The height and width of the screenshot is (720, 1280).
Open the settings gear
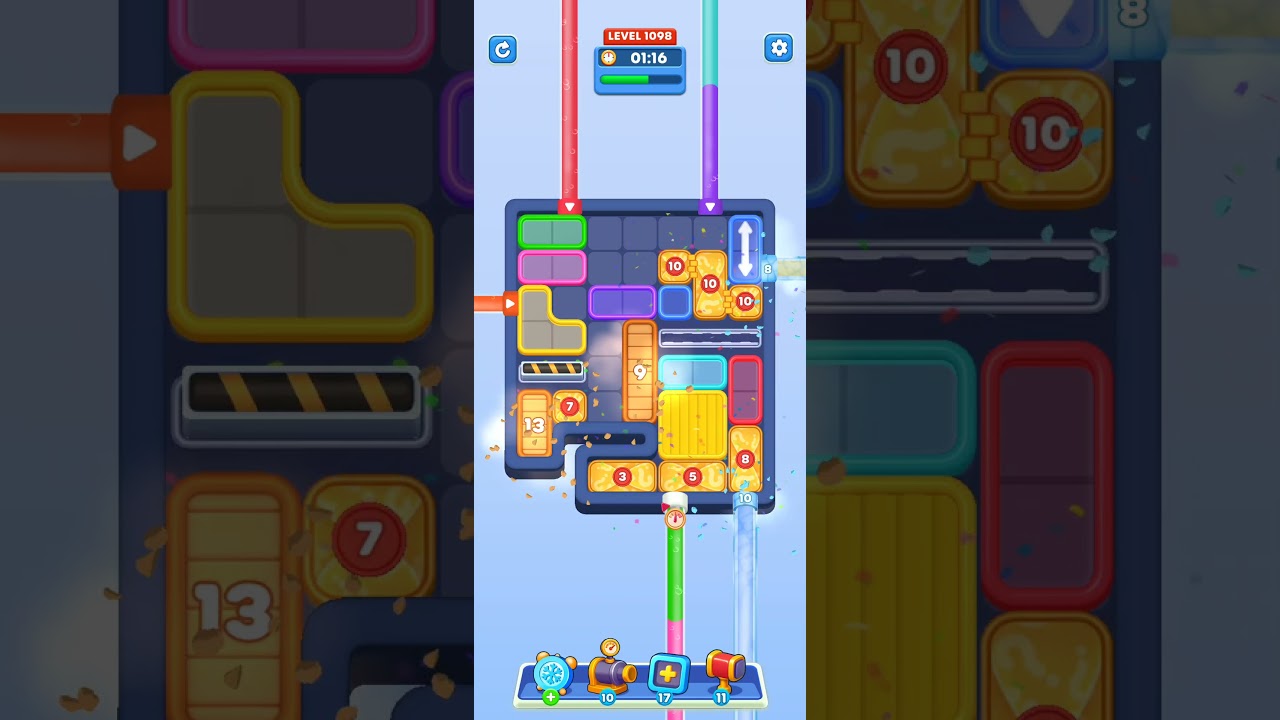click(x=778, y=48)
